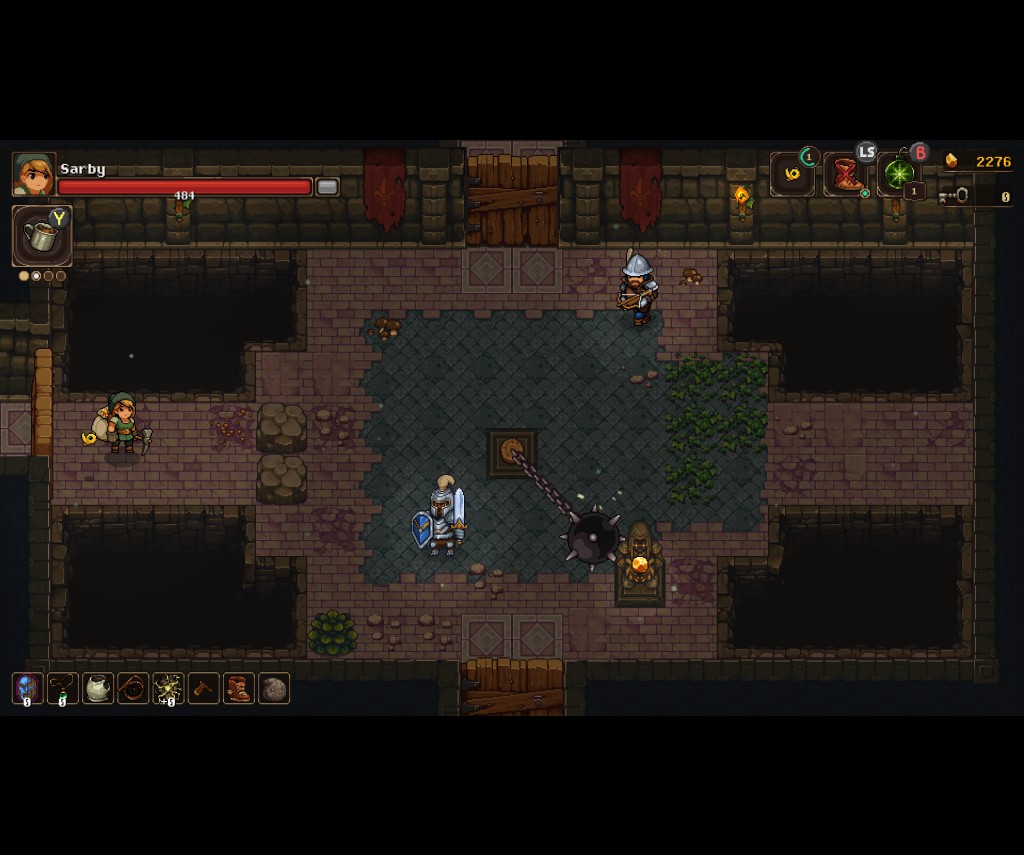Image resolution: width=1024 pixels, height=855 pixels.
Task: Use the tin mug potion slot
Action: point(41,236)
